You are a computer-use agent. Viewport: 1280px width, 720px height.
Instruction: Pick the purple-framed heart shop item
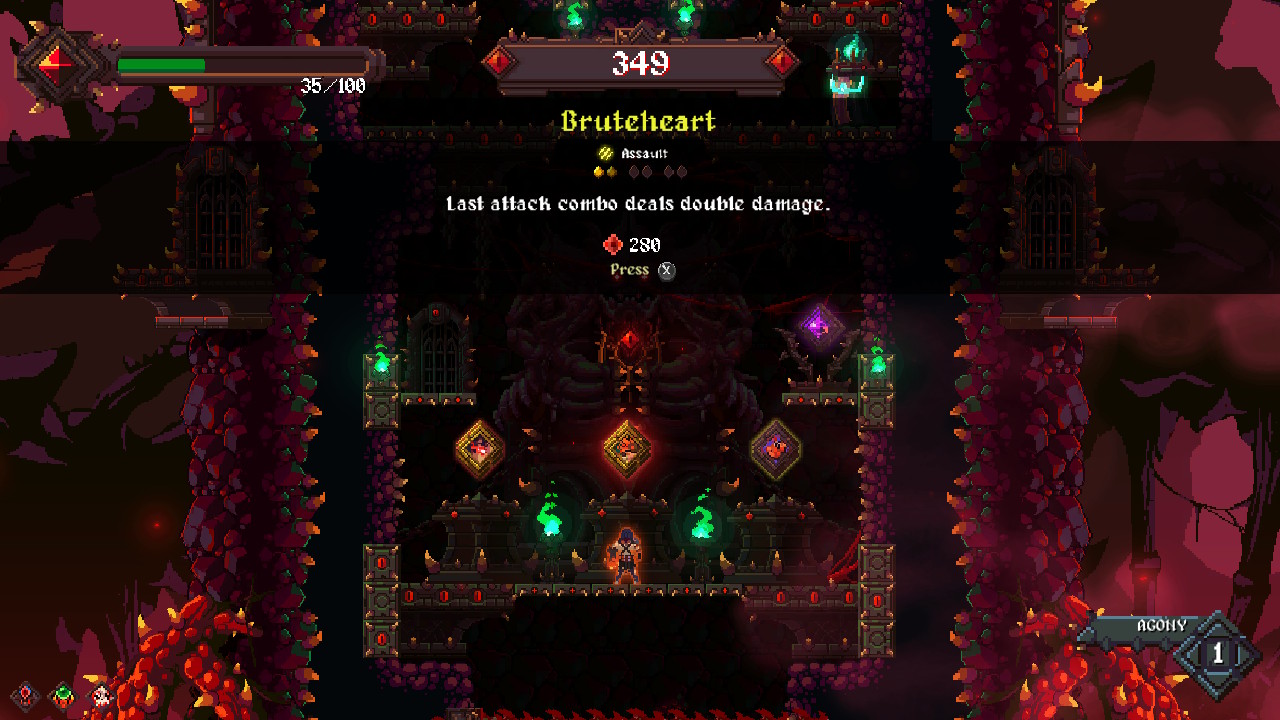(775, 449)
